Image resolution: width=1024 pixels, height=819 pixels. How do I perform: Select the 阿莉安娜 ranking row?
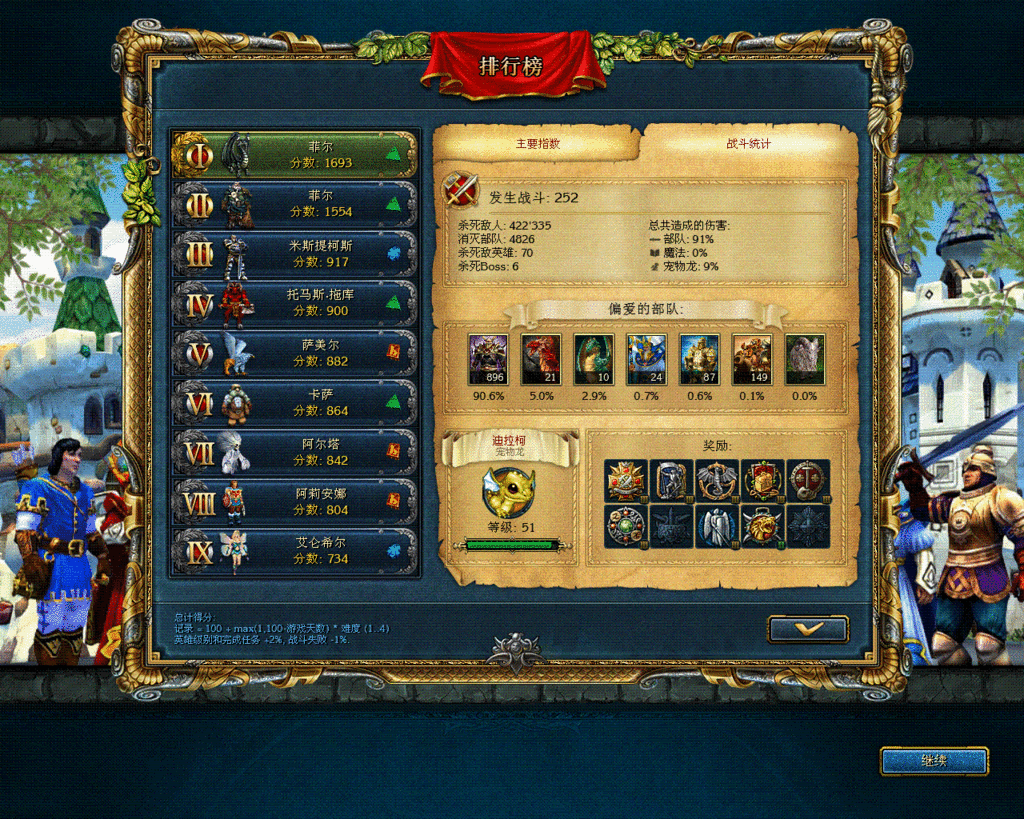pyautogui.click(x=296, y=501)
